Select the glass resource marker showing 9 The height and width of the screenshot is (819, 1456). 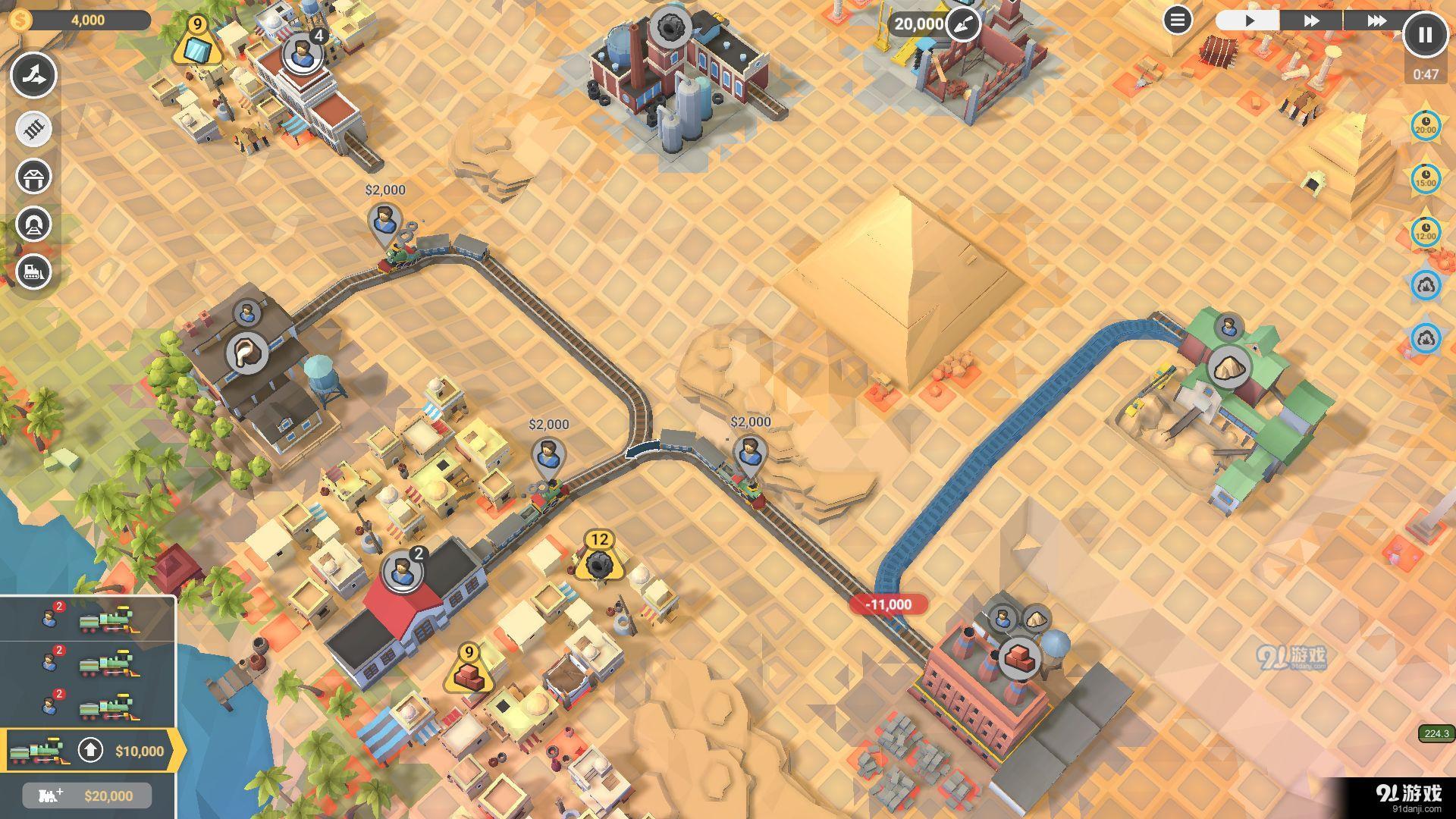pyautogui.click(x=196, y=45)
